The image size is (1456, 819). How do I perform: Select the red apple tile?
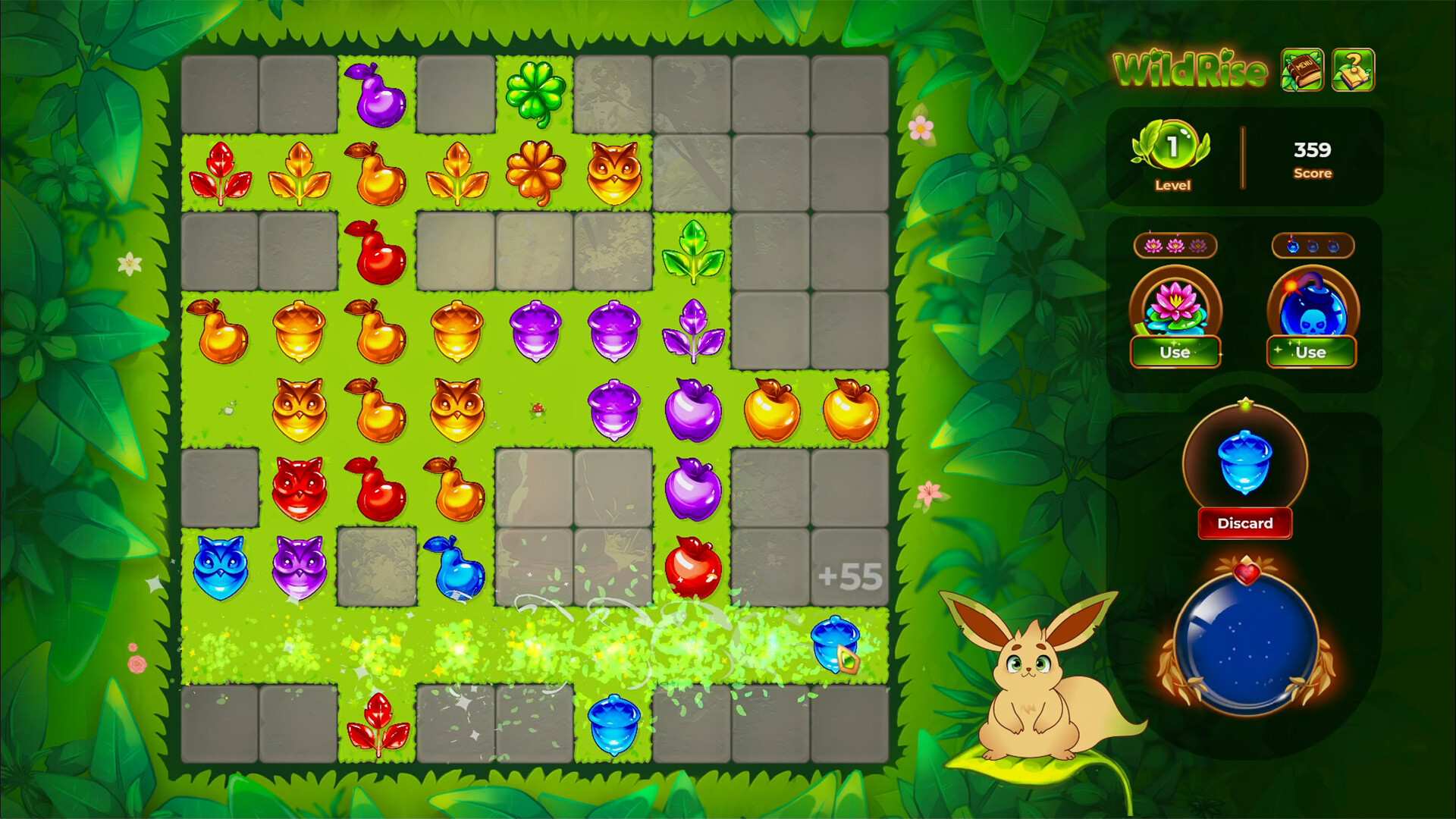point(693,567)
